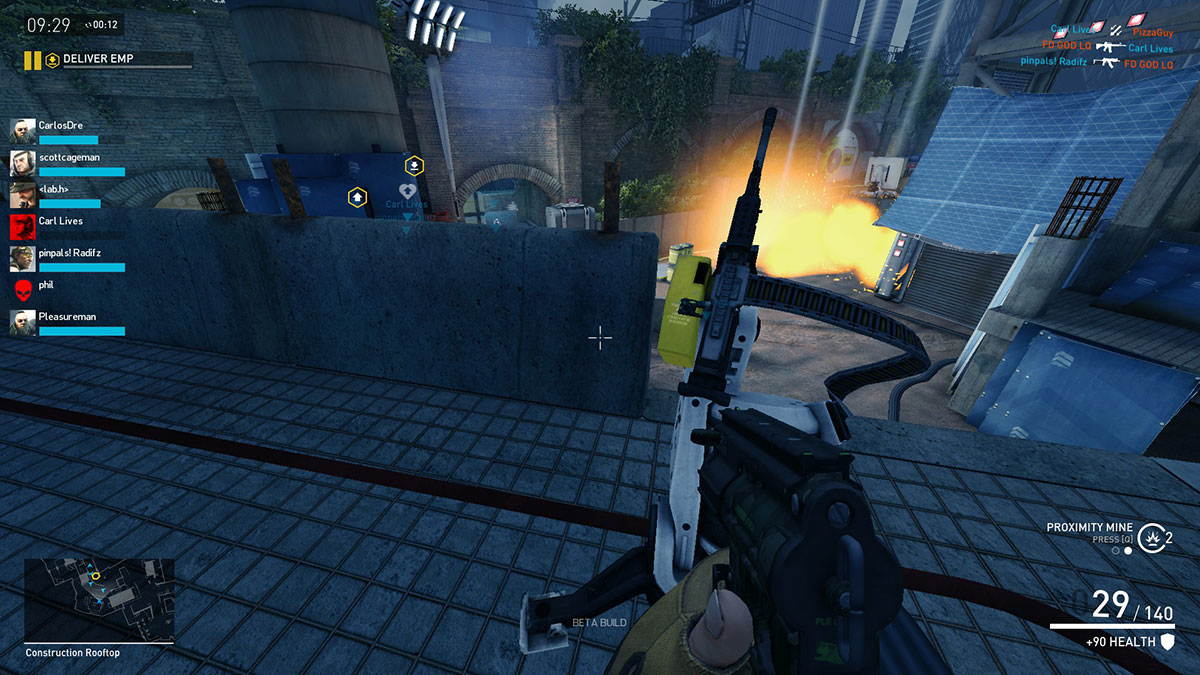The height and width of the screenshot is (675, 1200).
Task: Activate the Proximity Mine ability icon
Action: point(1151,537)
